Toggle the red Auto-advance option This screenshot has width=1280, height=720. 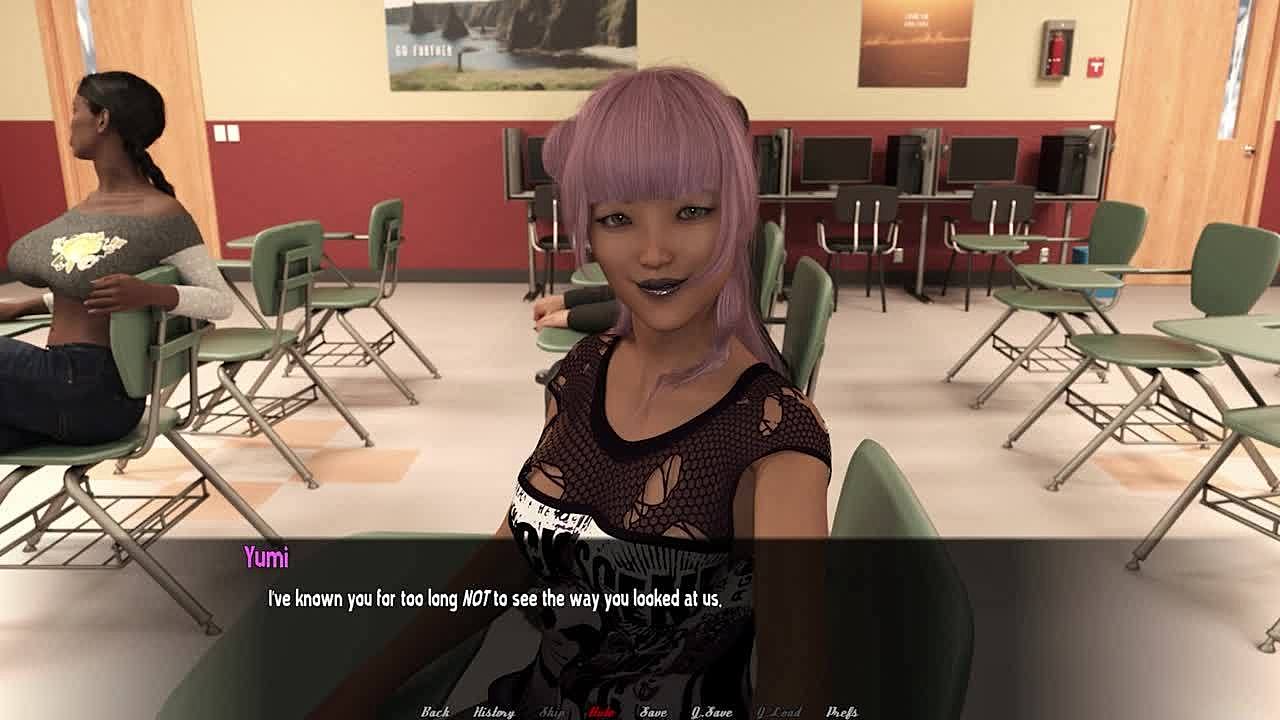[601, 712]
